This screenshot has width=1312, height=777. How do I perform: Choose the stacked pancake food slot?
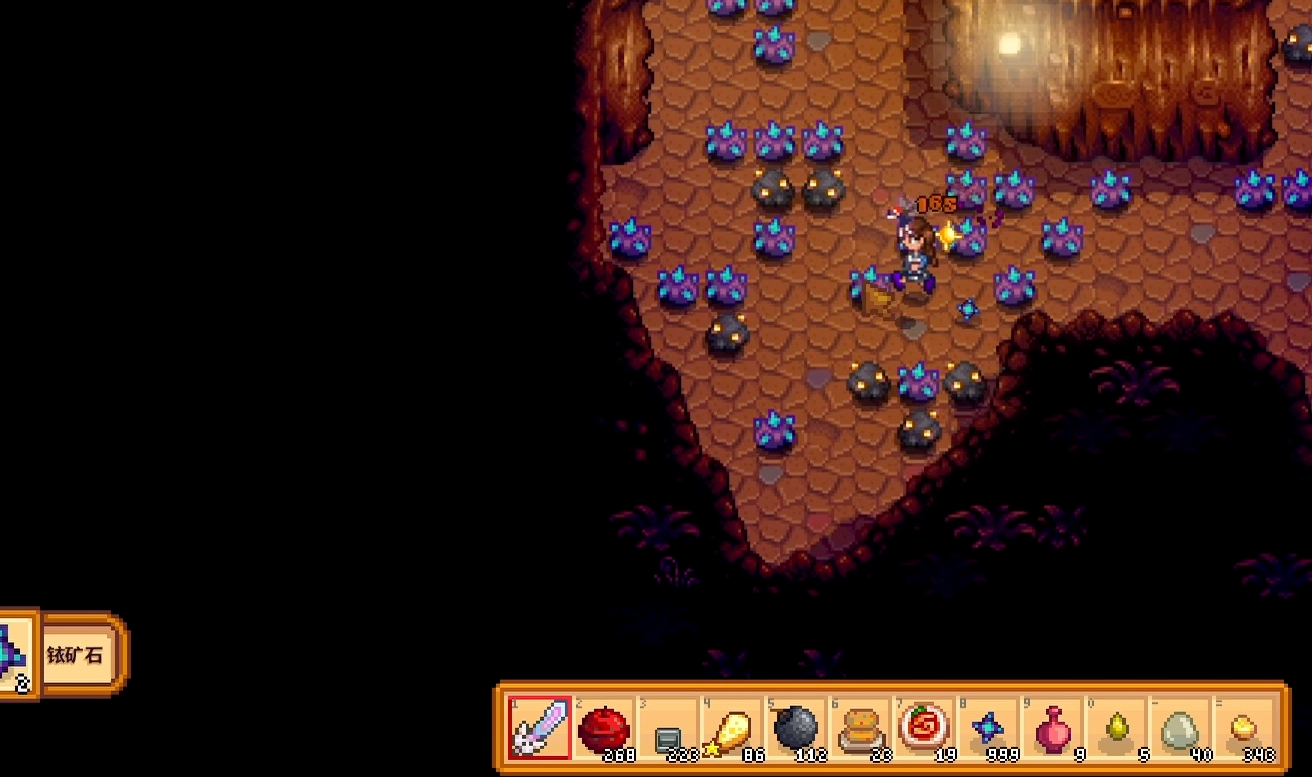point(859,728)
